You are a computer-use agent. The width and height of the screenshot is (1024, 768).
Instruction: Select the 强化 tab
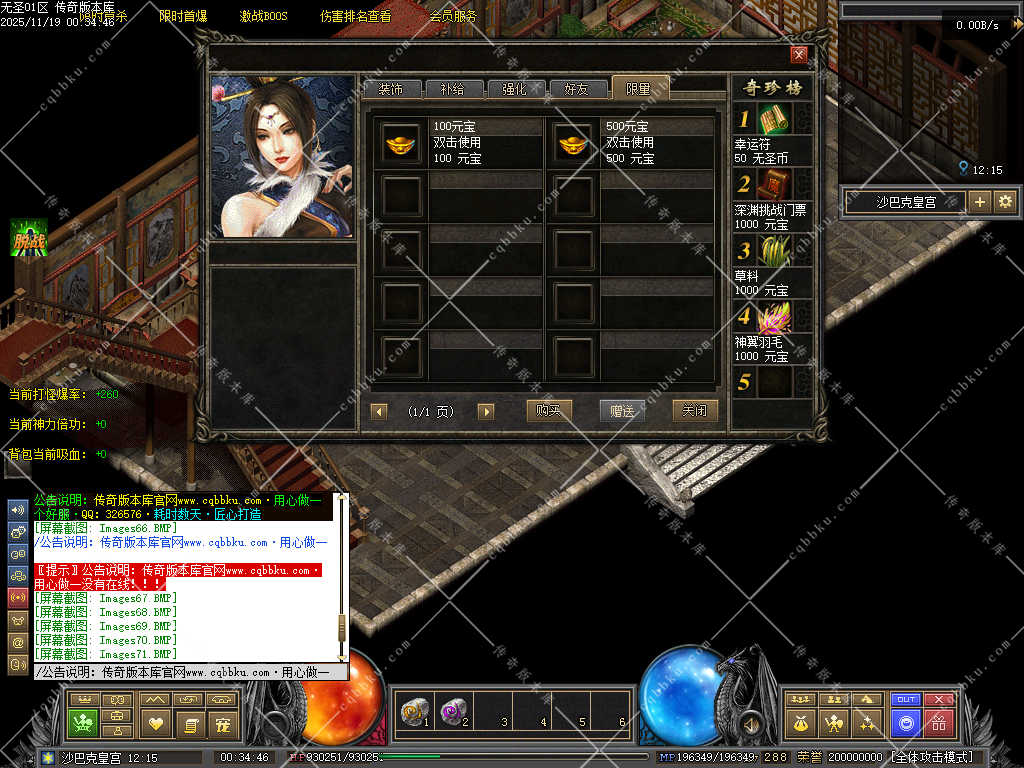click(x=514, y=89)
